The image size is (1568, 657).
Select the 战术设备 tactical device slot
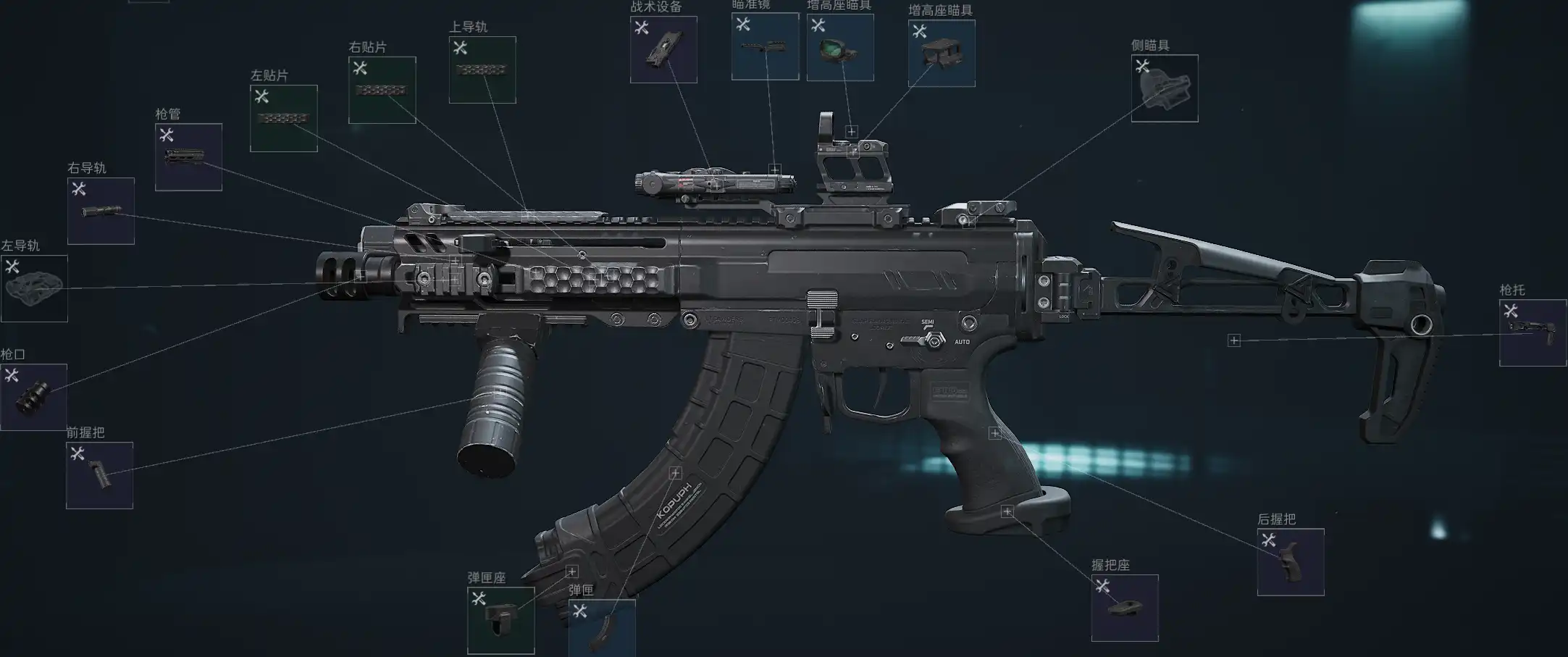point(663,49)
